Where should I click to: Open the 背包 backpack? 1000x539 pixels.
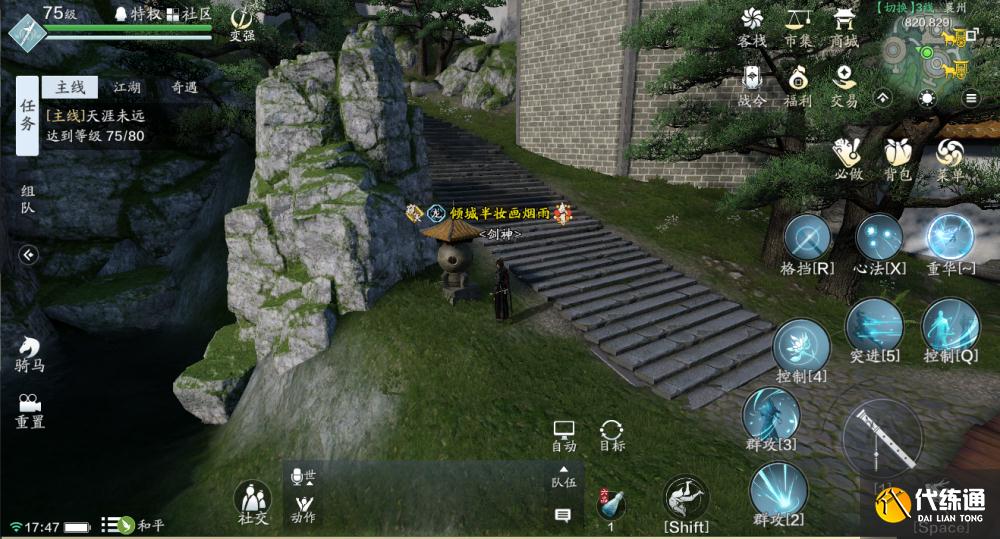(x=897, y=155)
